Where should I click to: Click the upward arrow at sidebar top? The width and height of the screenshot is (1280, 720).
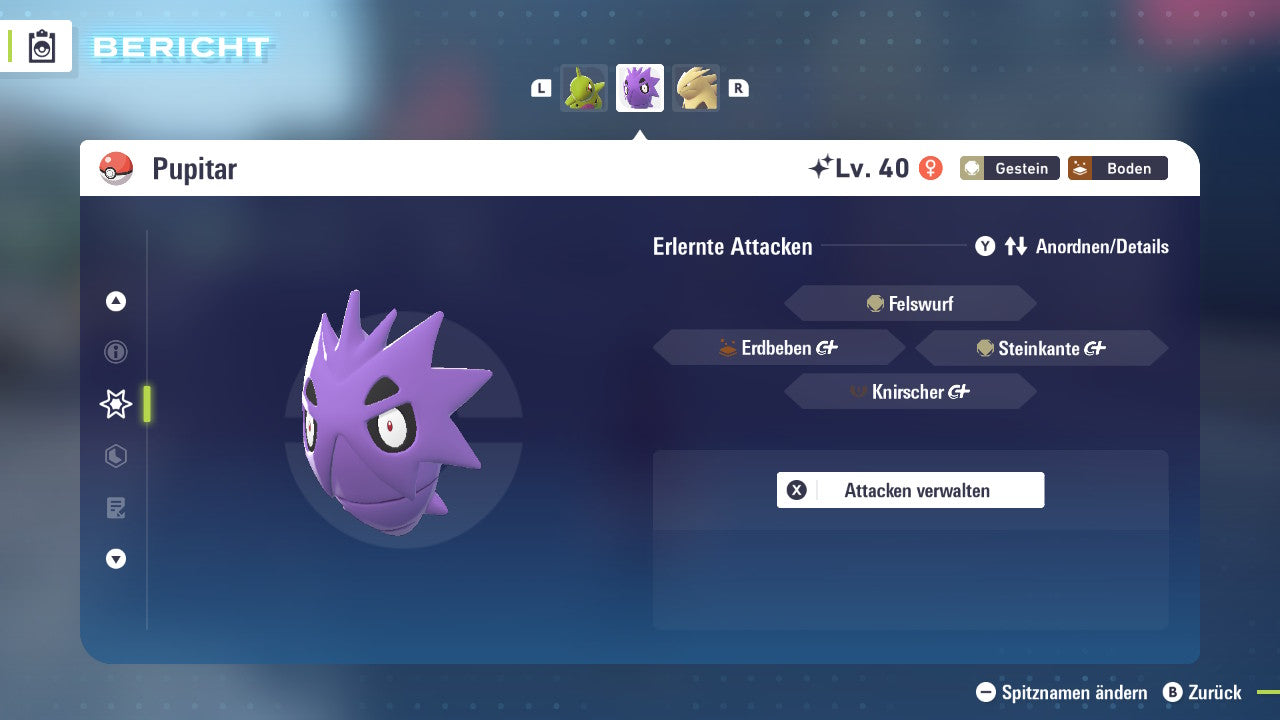[x=116, y=301]
